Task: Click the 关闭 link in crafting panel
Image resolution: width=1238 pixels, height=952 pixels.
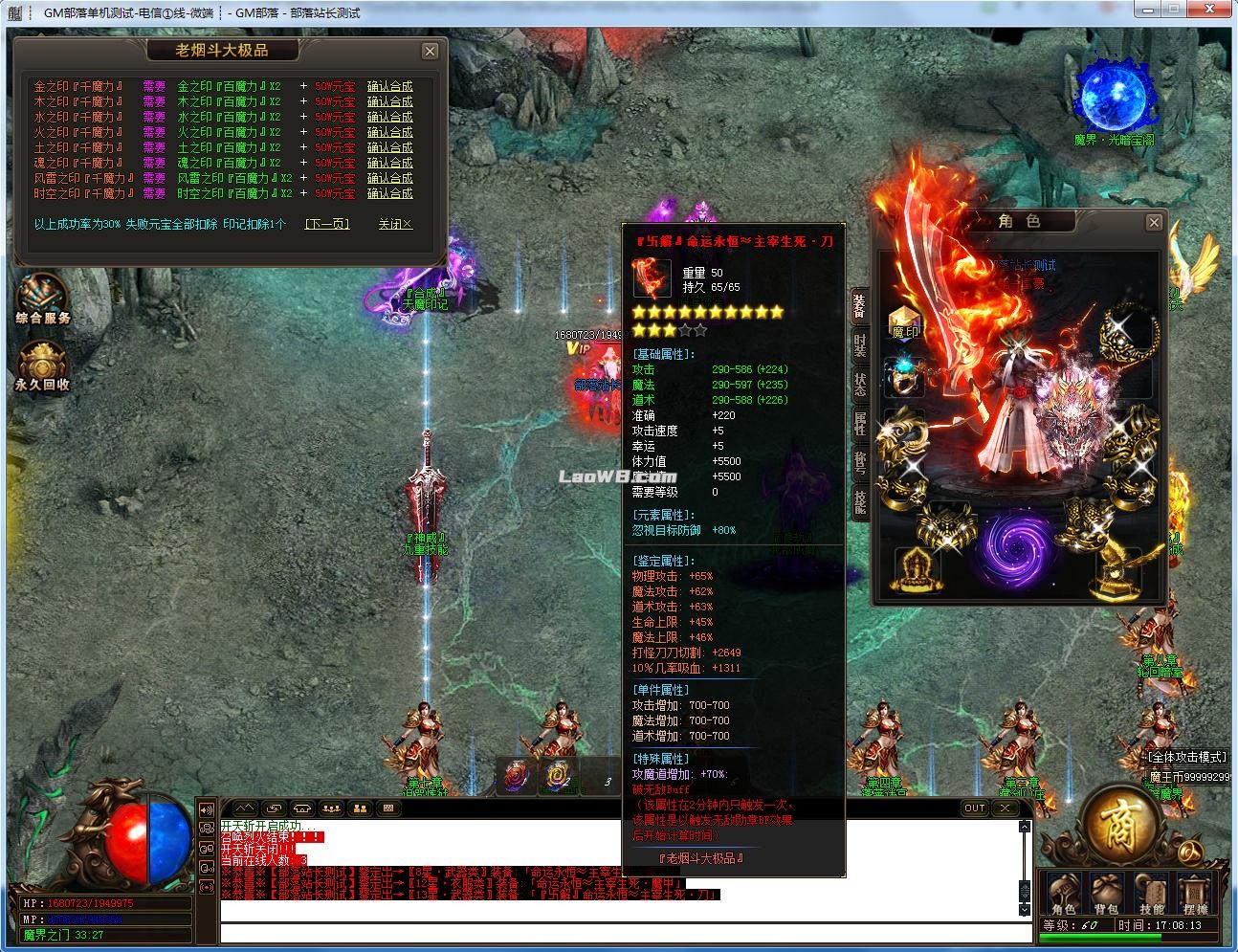Action: point(394,224)
